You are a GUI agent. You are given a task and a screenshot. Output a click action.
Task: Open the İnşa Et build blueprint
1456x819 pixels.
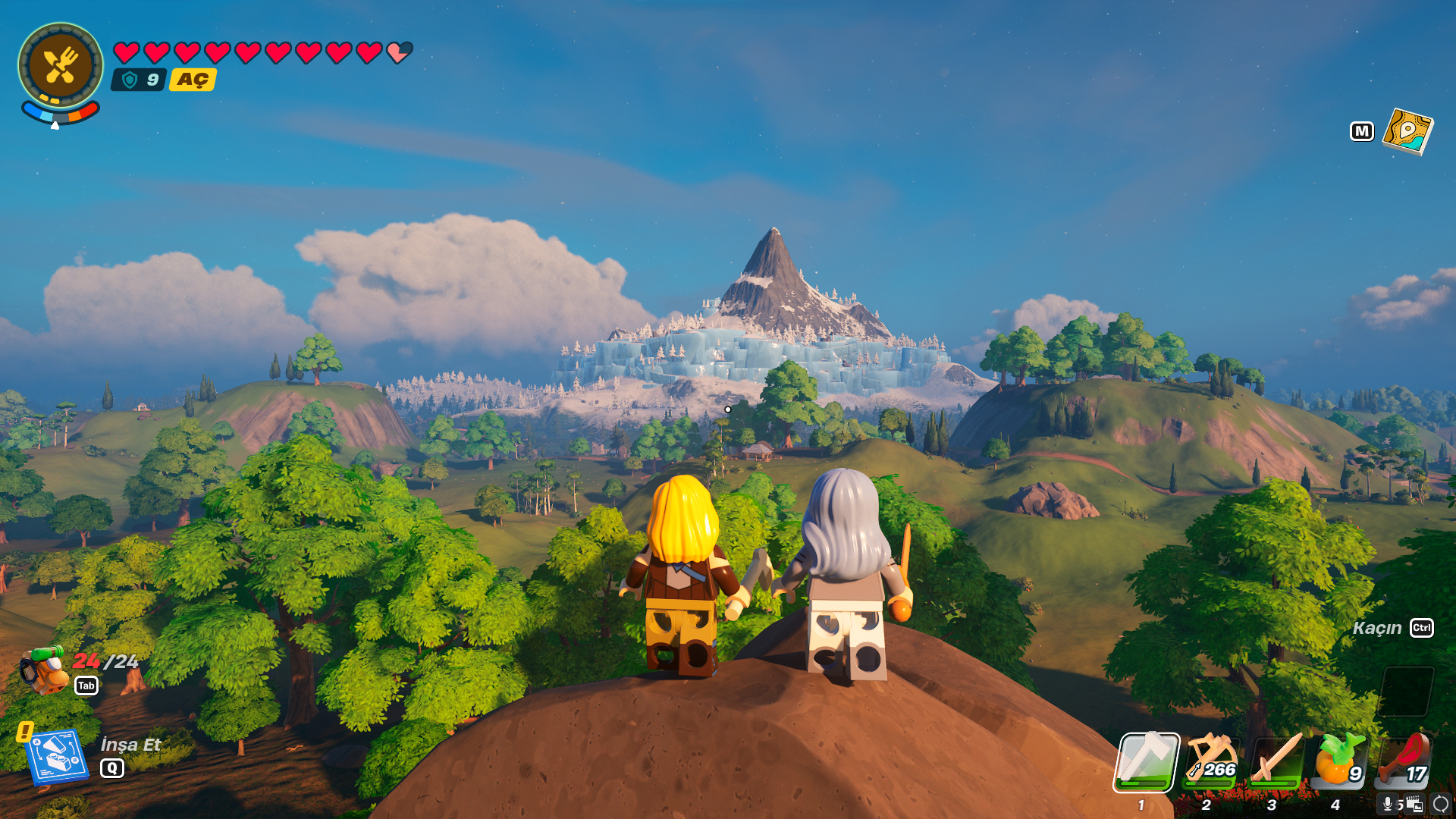point(56,756)
